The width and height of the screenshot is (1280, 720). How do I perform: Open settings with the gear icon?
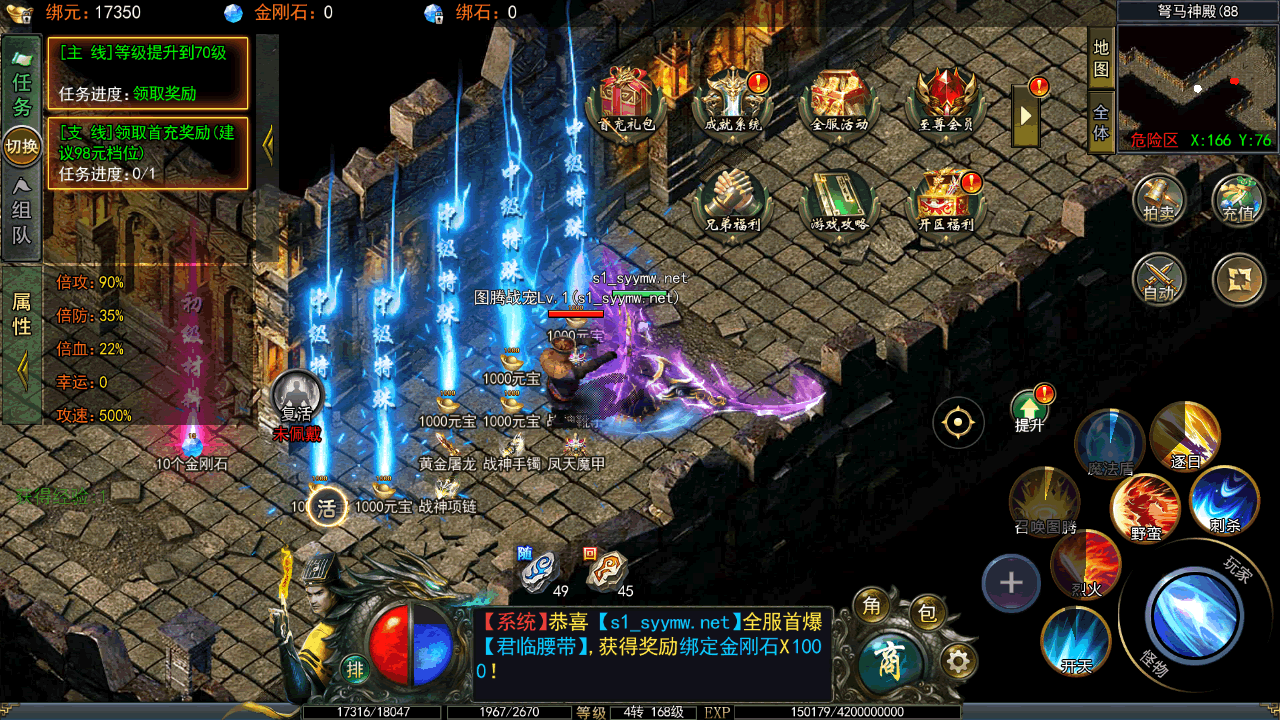tap(959, 661)
